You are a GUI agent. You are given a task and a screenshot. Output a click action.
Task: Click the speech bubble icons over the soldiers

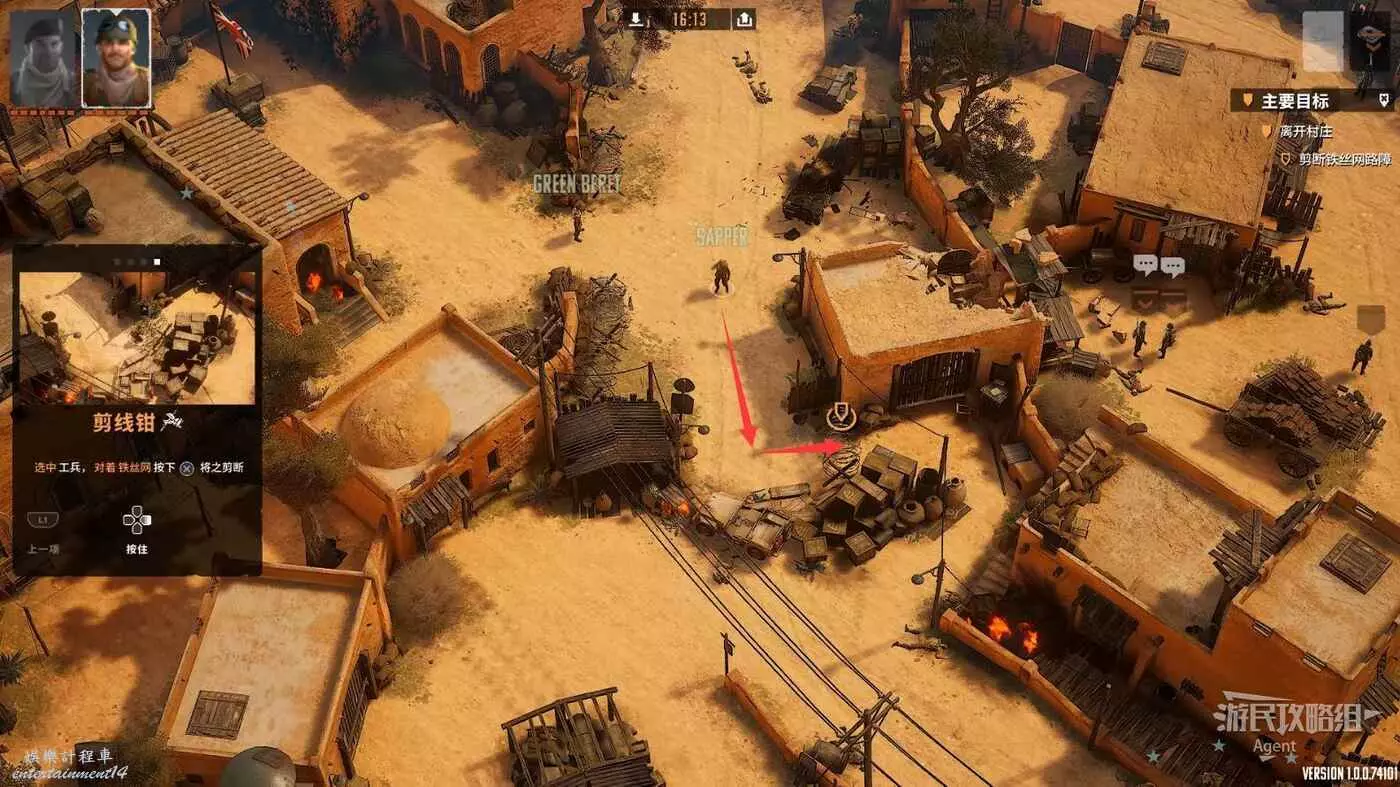(x=1158, y=266)
